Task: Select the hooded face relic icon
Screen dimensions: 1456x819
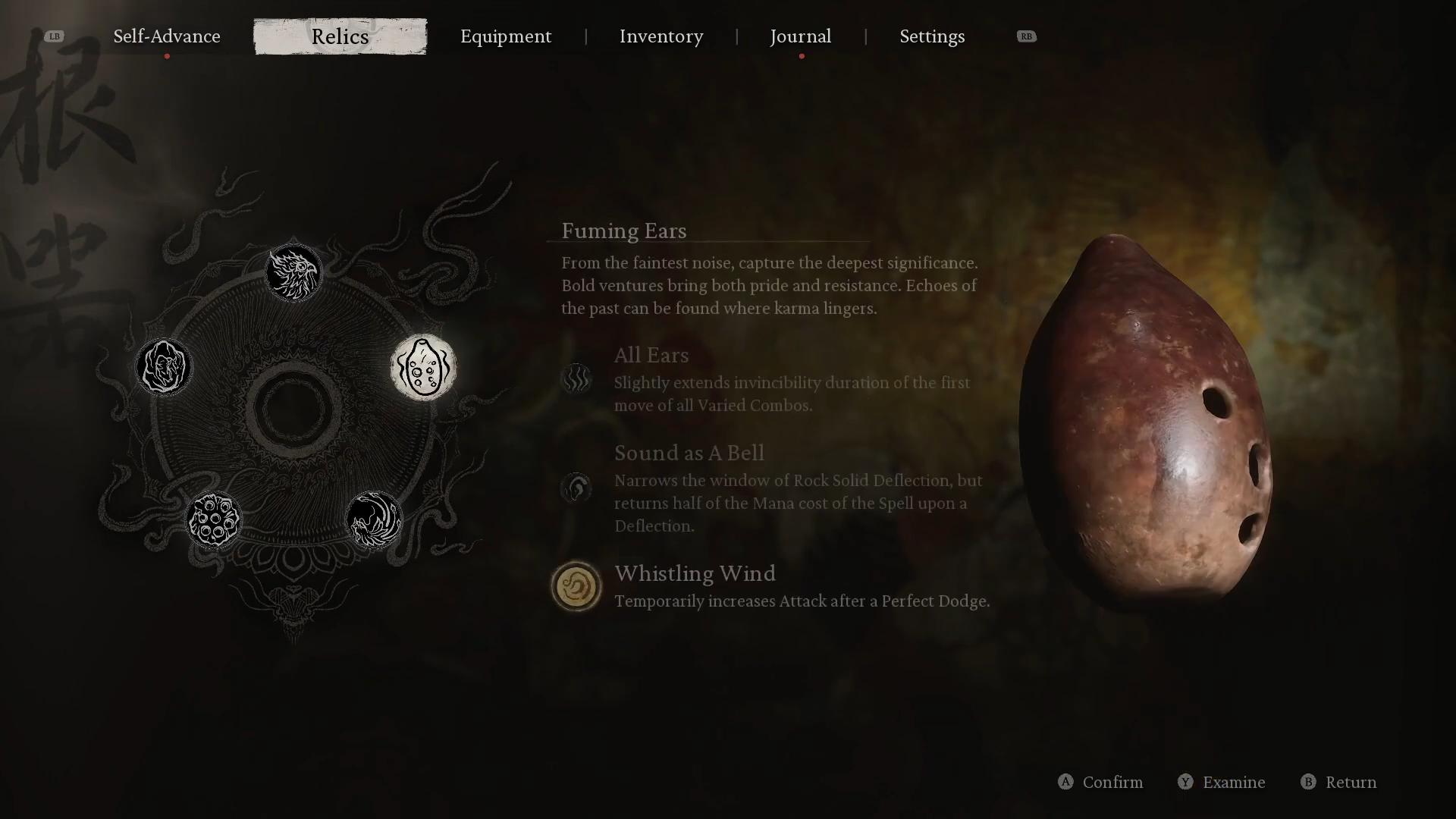Action: (x=164, y=368)
